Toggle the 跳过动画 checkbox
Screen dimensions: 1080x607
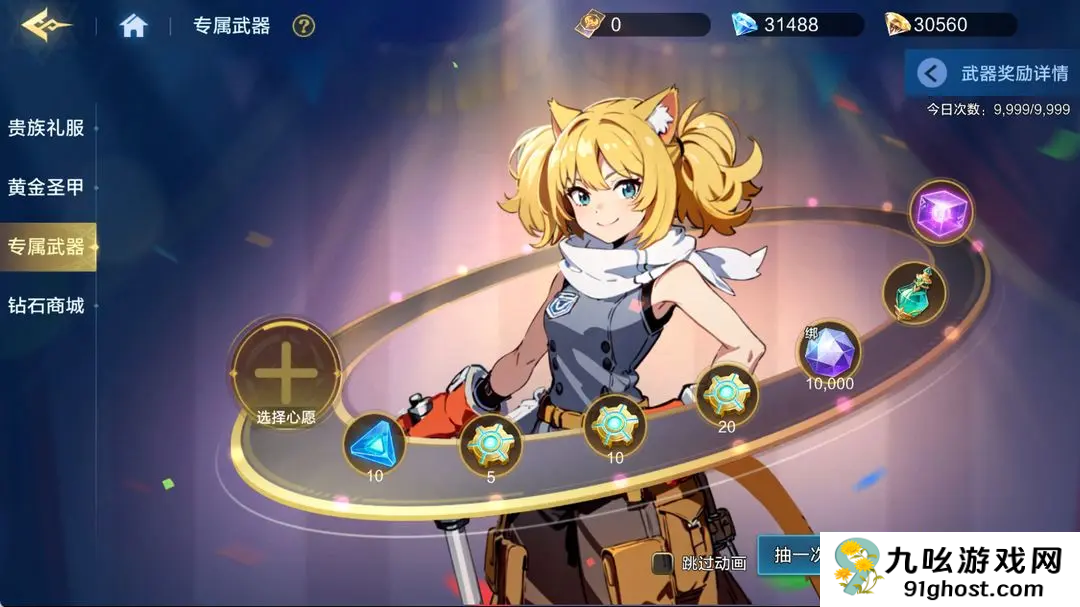pos(662,563)
